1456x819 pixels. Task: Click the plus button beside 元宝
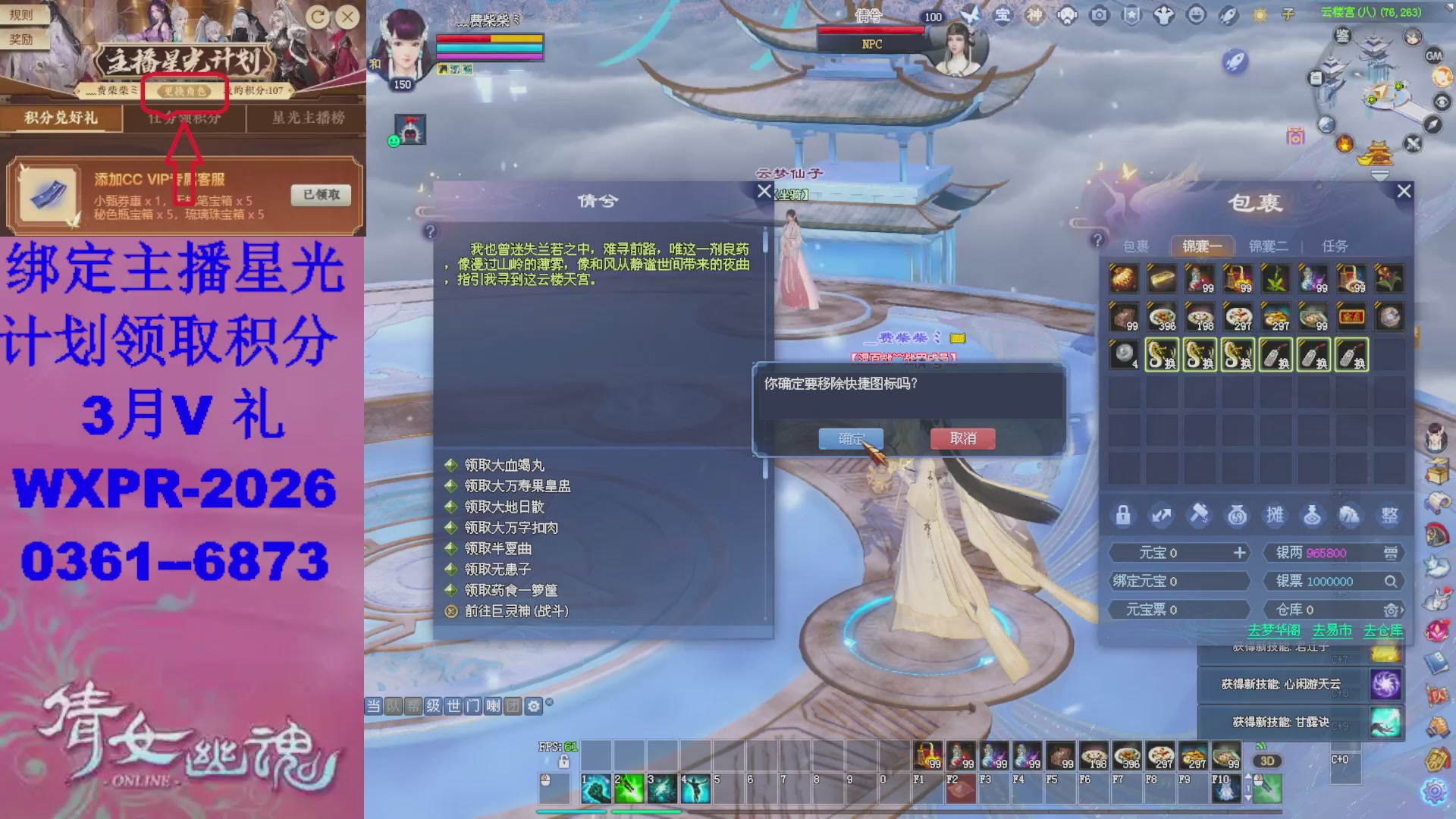tap(1239, 553)
